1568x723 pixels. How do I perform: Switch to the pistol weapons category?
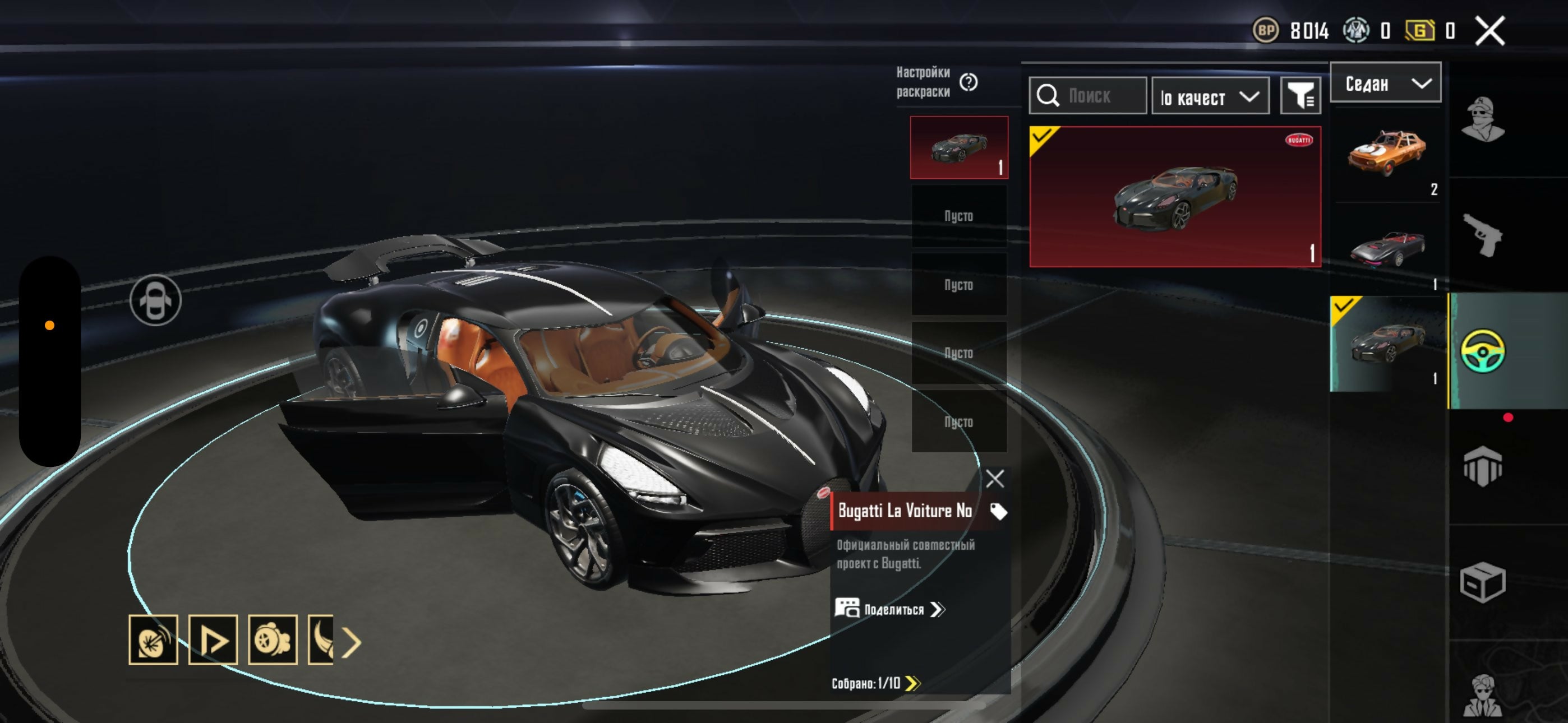1483,235
